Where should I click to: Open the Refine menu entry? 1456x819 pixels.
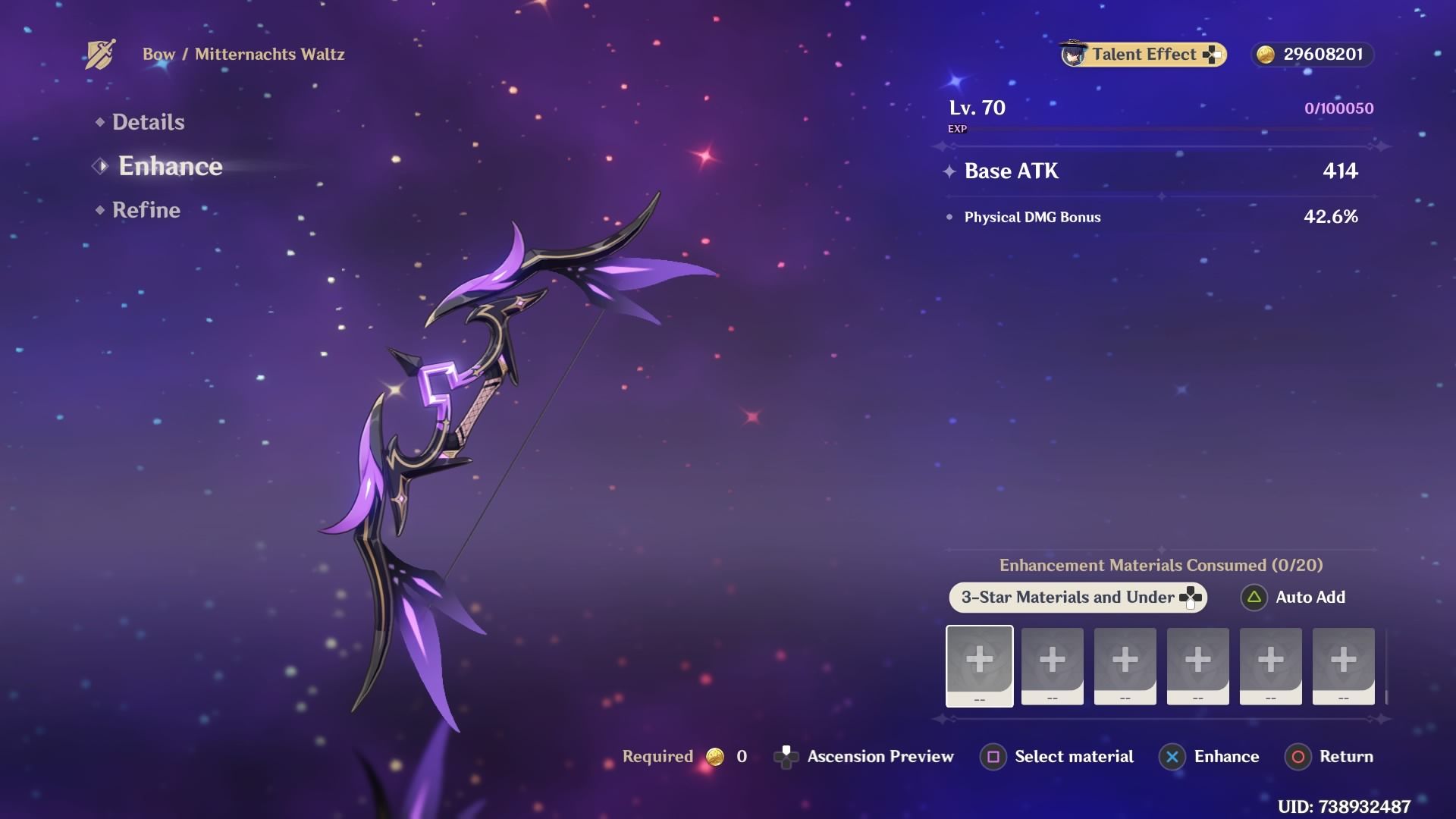pyautogui.click(x=146, y=210)
